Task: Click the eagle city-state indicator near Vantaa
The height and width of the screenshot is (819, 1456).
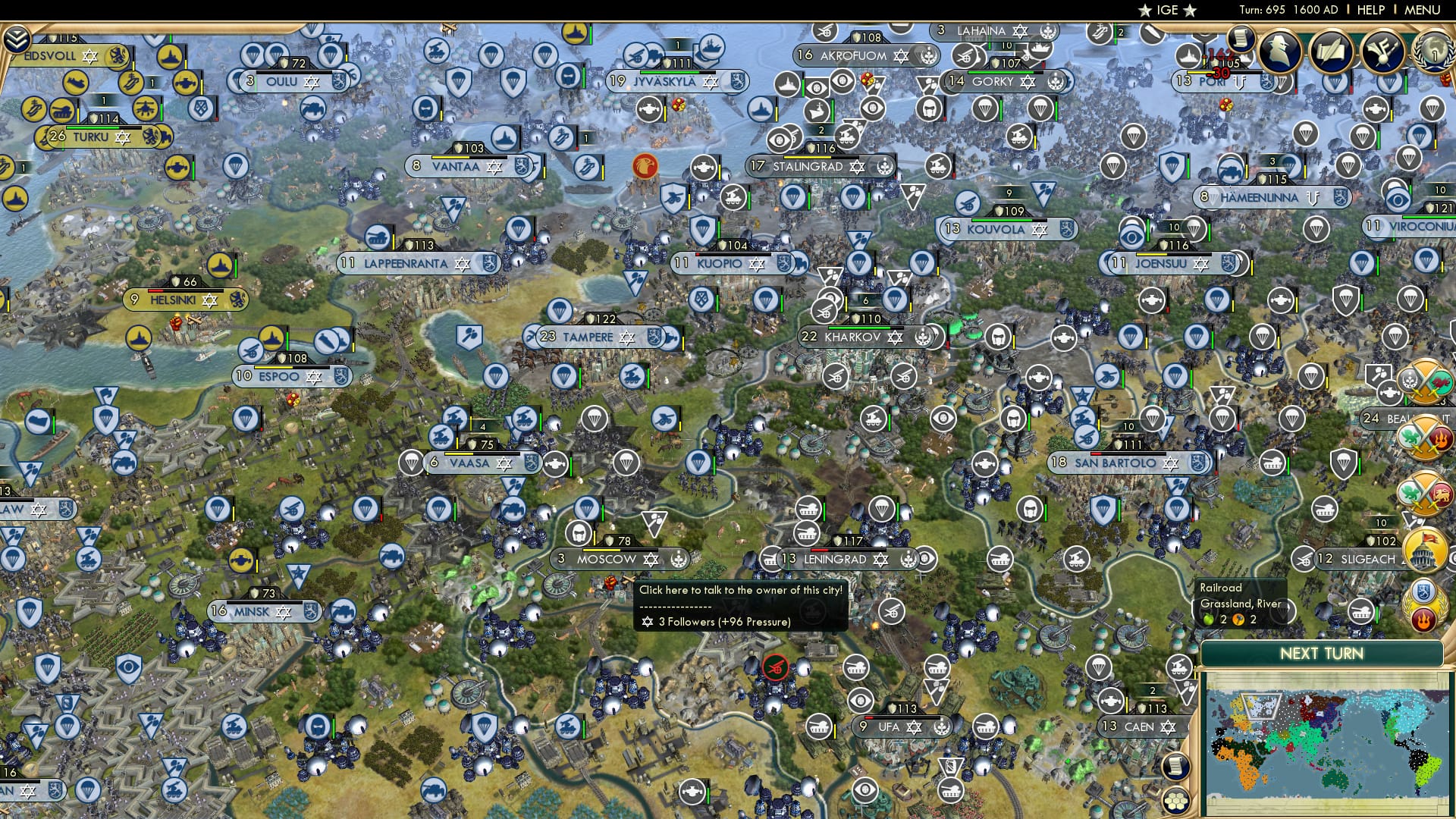Action: point(646,167)
